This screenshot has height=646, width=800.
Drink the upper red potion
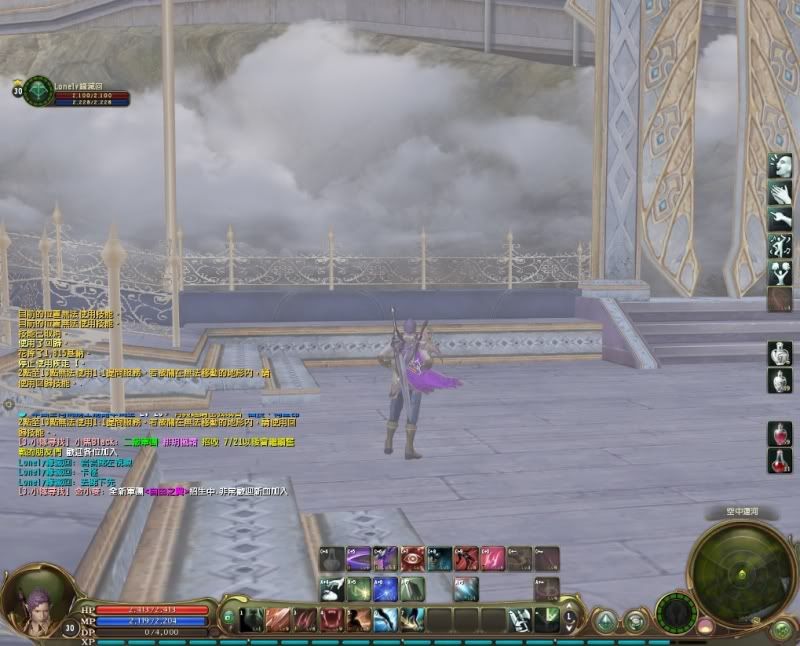point(780,434)
